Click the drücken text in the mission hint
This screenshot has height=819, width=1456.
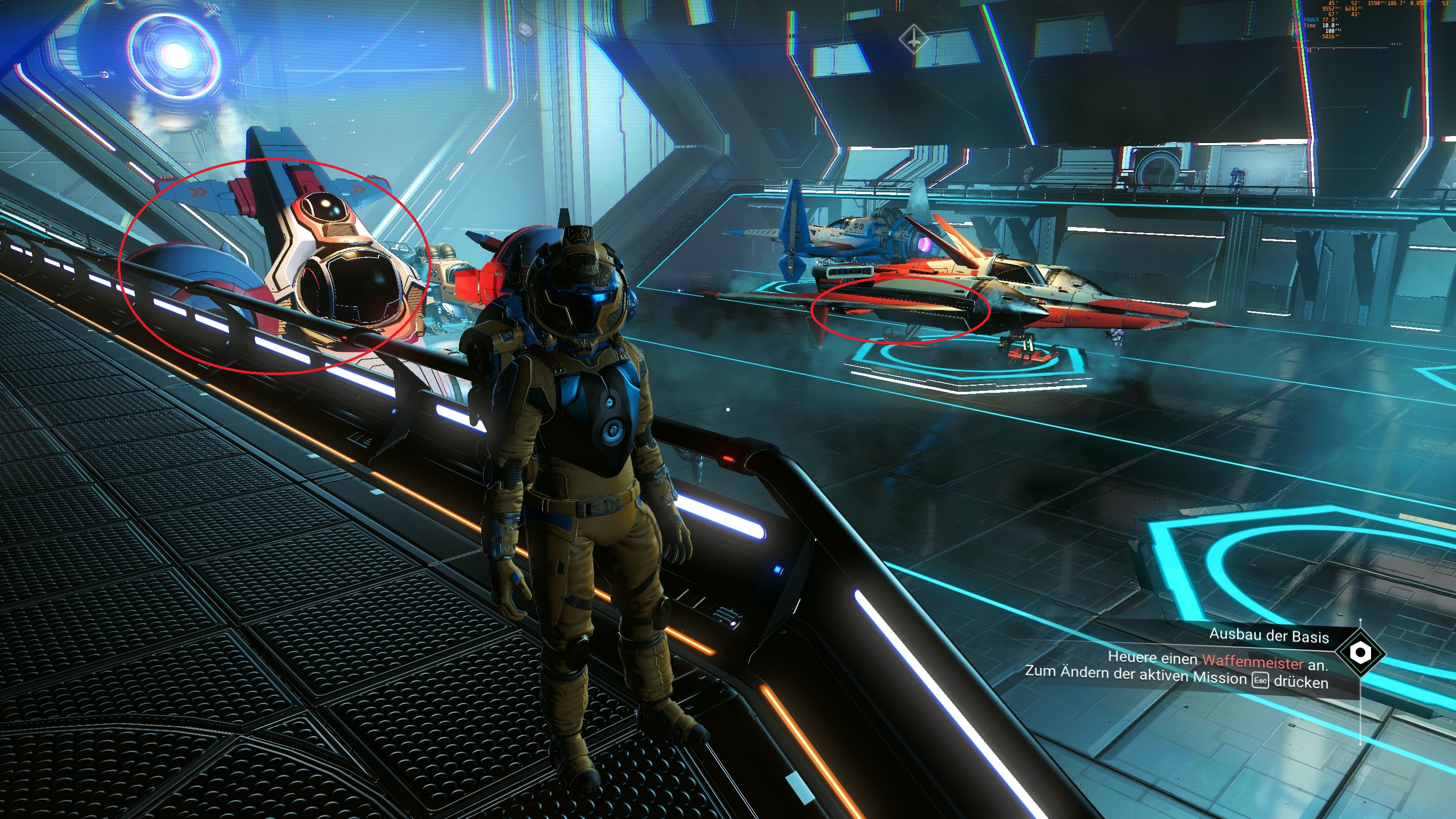tap(1301, 685)
